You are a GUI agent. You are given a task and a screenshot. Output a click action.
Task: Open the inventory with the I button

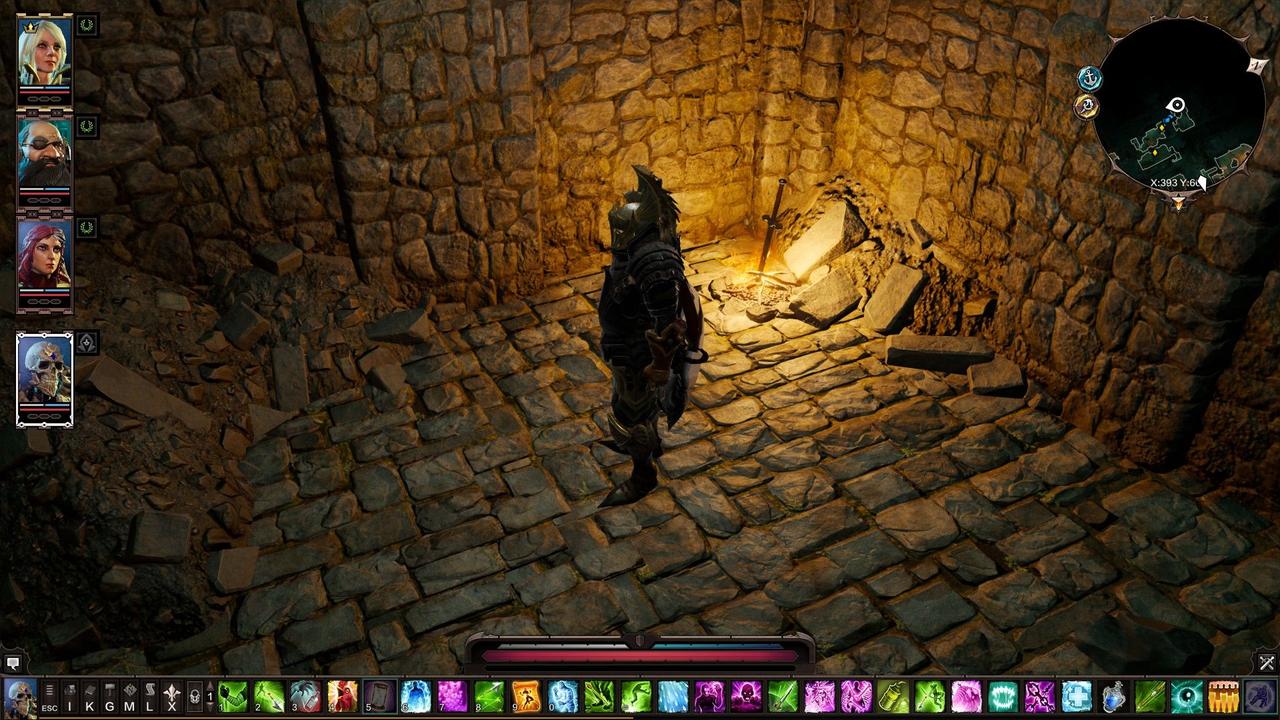70,695
